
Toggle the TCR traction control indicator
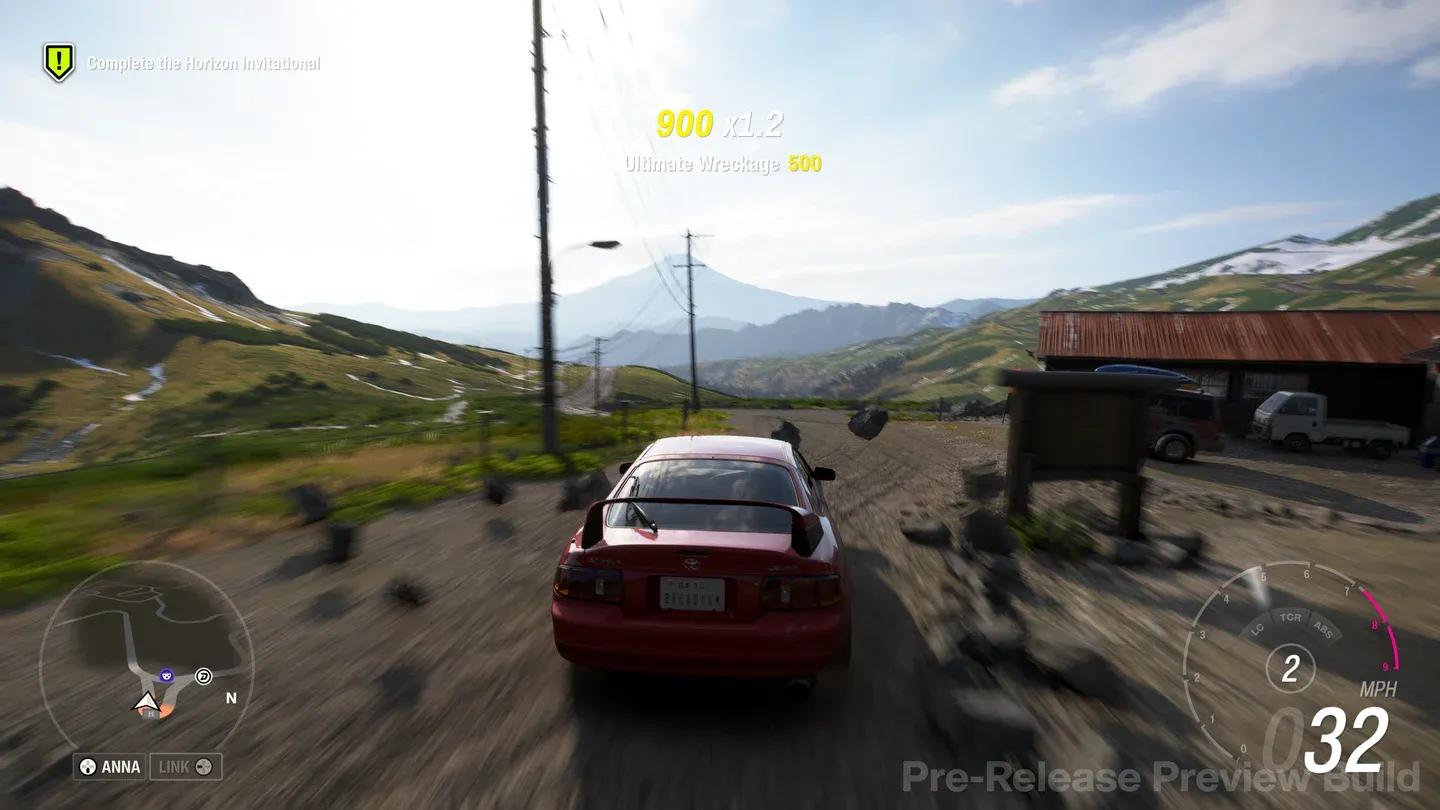(1291, 618)
